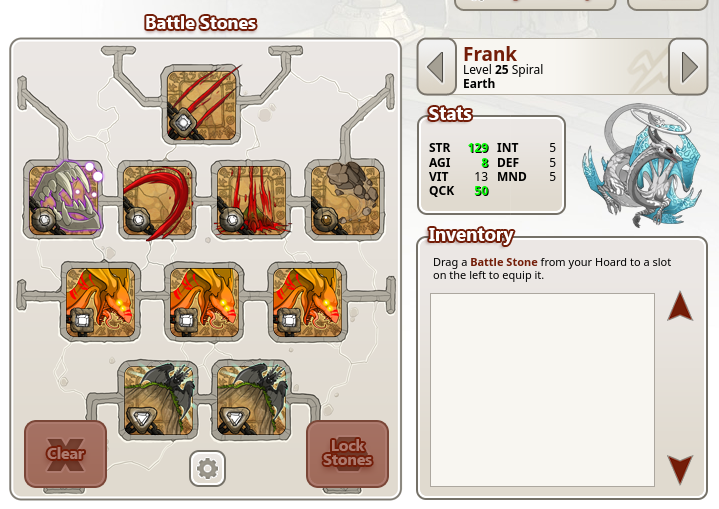The image size is (719, 509).
Task: Click the Lock Stones button
Action: (x=347, y=454)
